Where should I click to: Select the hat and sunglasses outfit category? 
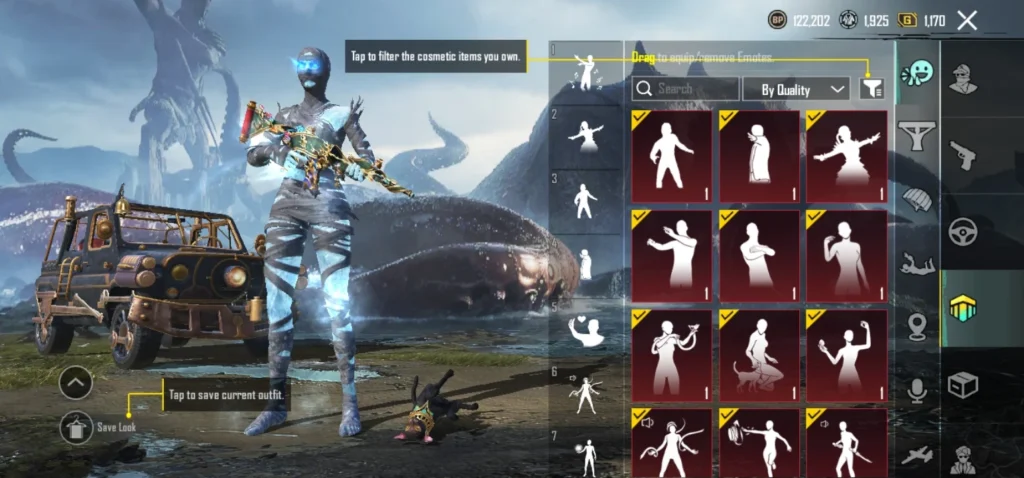click(963, 77)
